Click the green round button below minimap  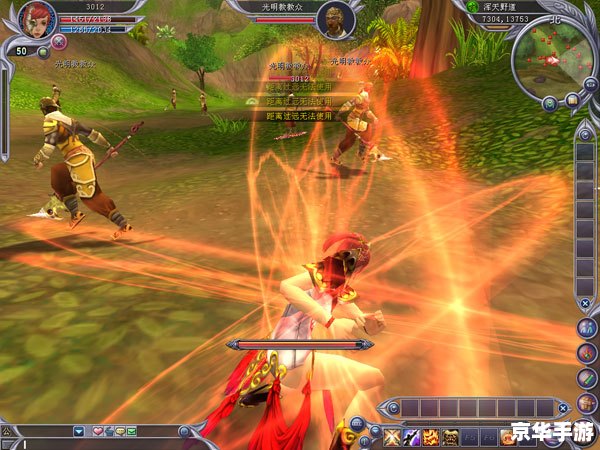550,102
